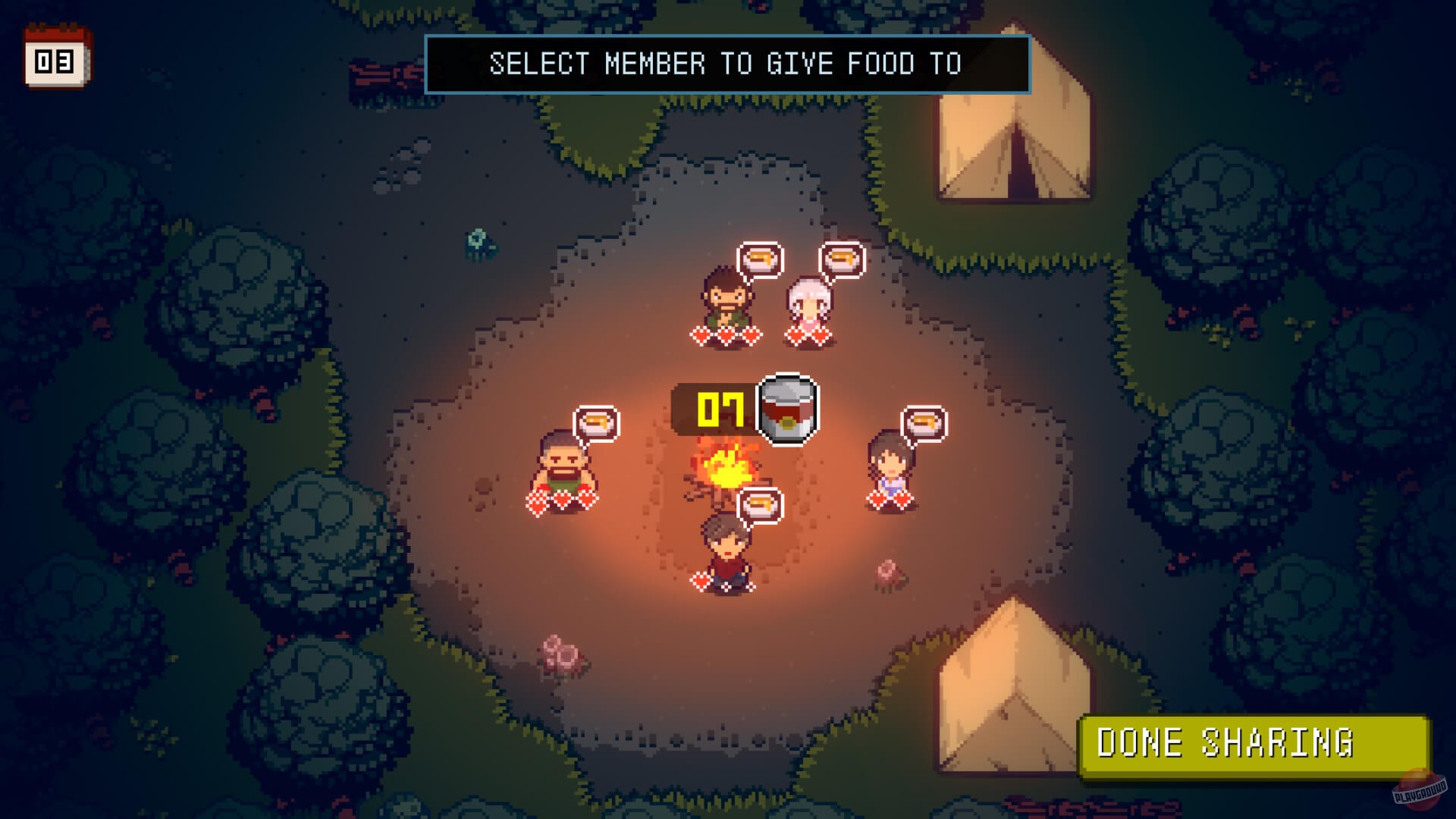Click the food speech bubble above the bearded man
1456x819 pixels.
[761, 259]
